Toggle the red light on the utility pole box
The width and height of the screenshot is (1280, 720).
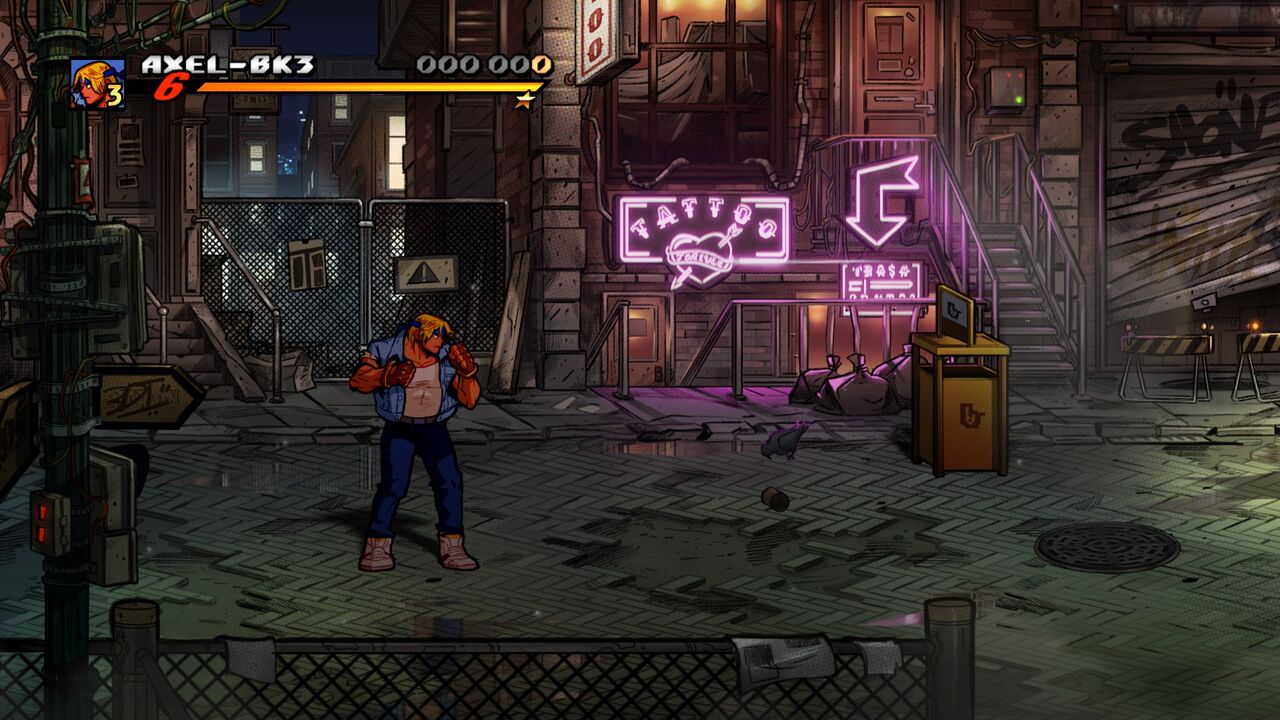(42, 510)
